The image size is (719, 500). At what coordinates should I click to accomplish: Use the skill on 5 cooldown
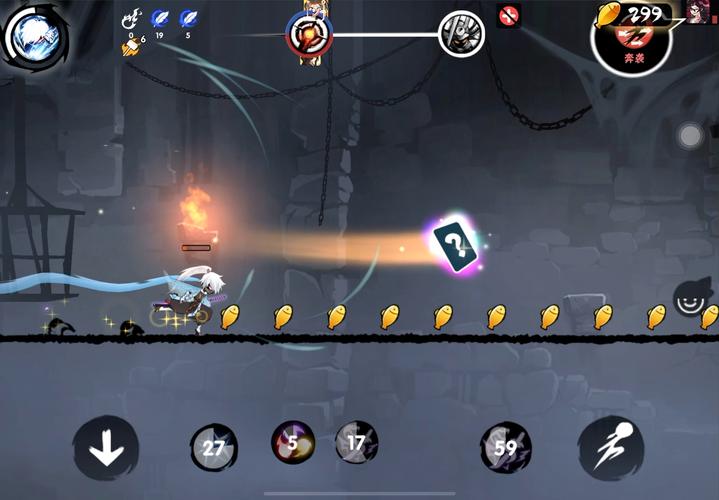tap(294, 441)
